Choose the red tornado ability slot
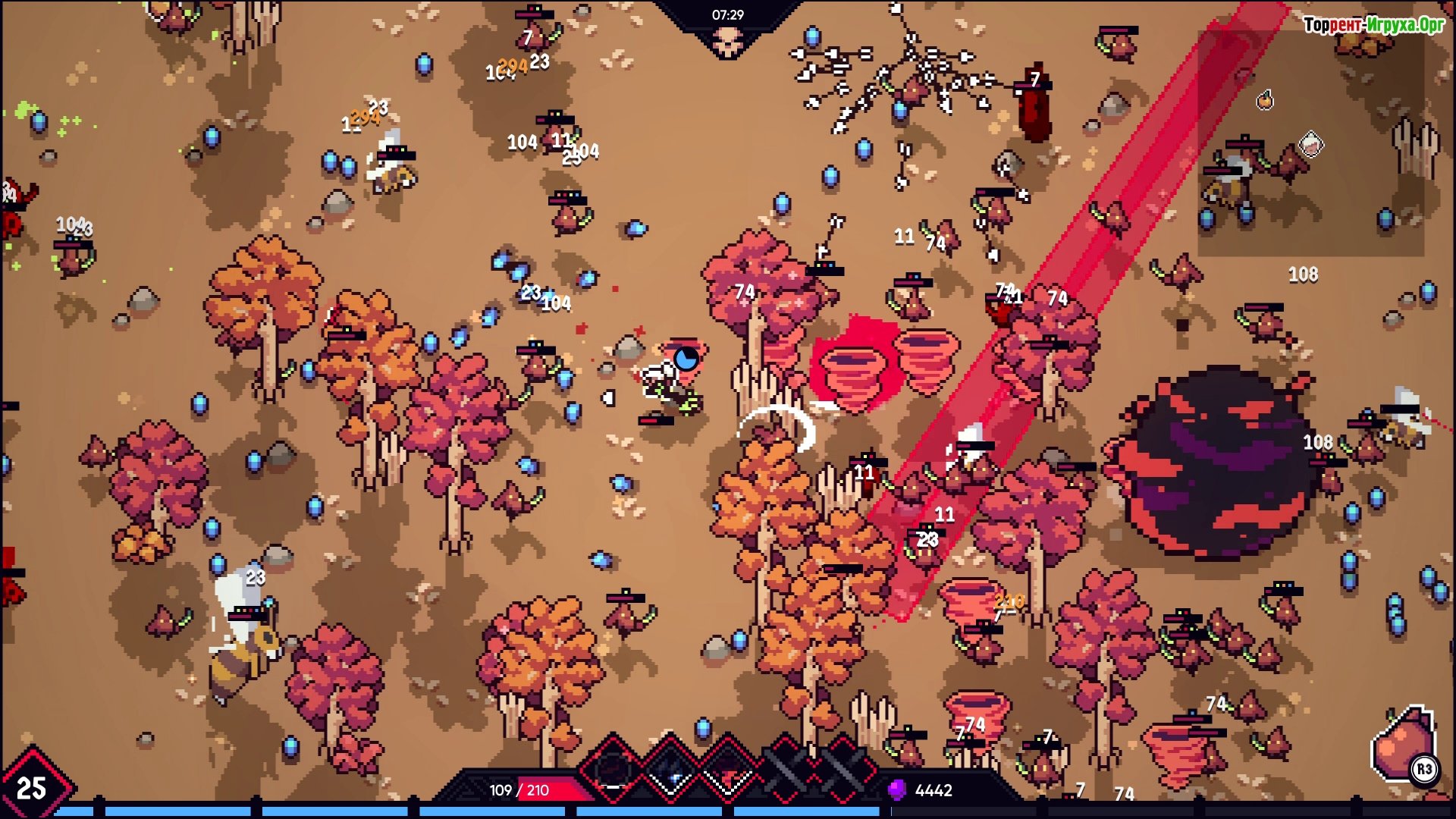The width and height of the screenshot is (1456, 819). pos(728,769)
